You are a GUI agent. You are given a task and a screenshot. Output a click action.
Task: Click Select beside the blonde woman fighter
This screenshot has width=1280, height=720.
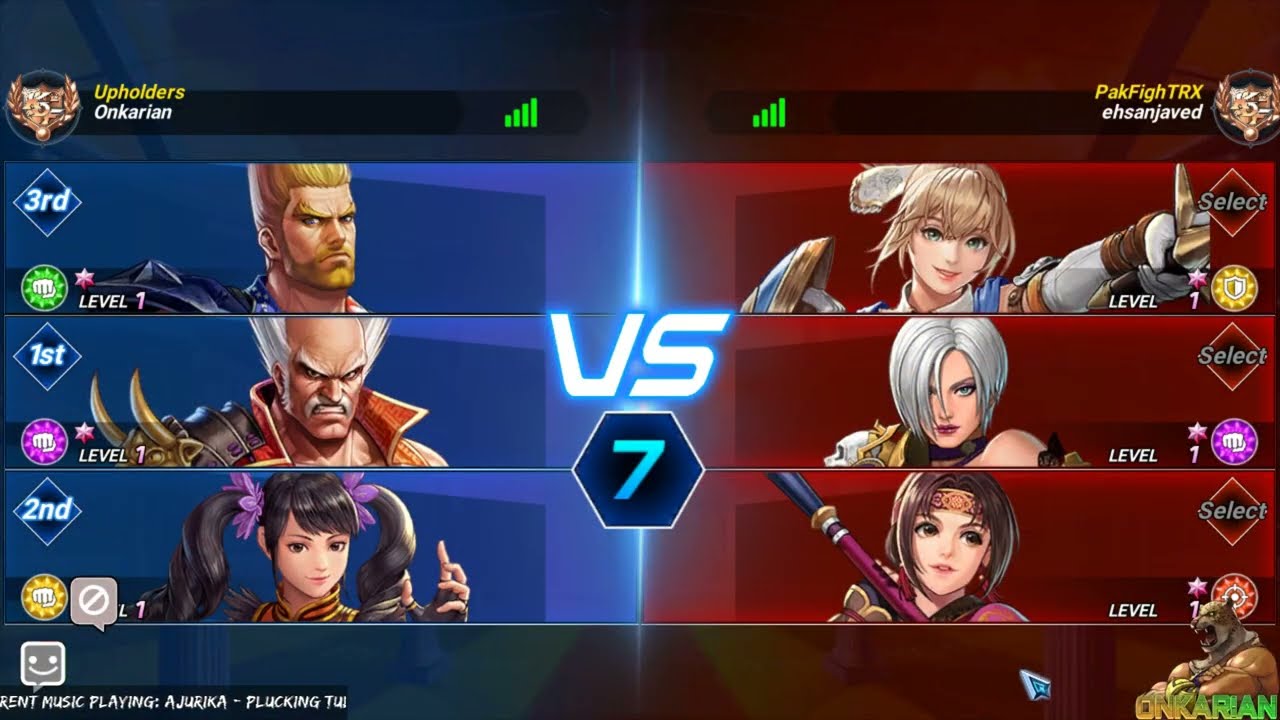1232,202
